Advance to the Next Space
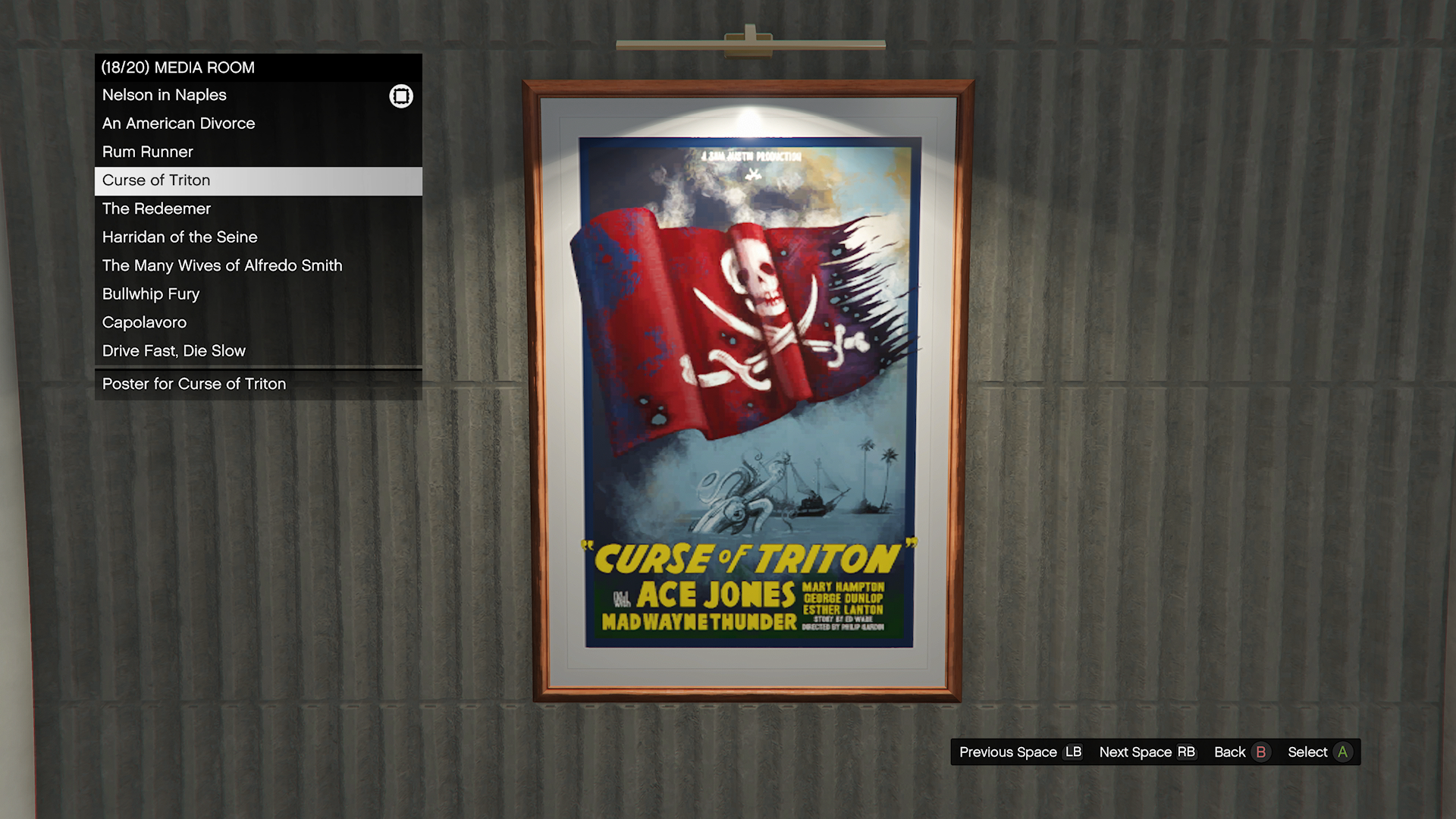This screenshot has height=819, width=1456. click(1147, 752)
